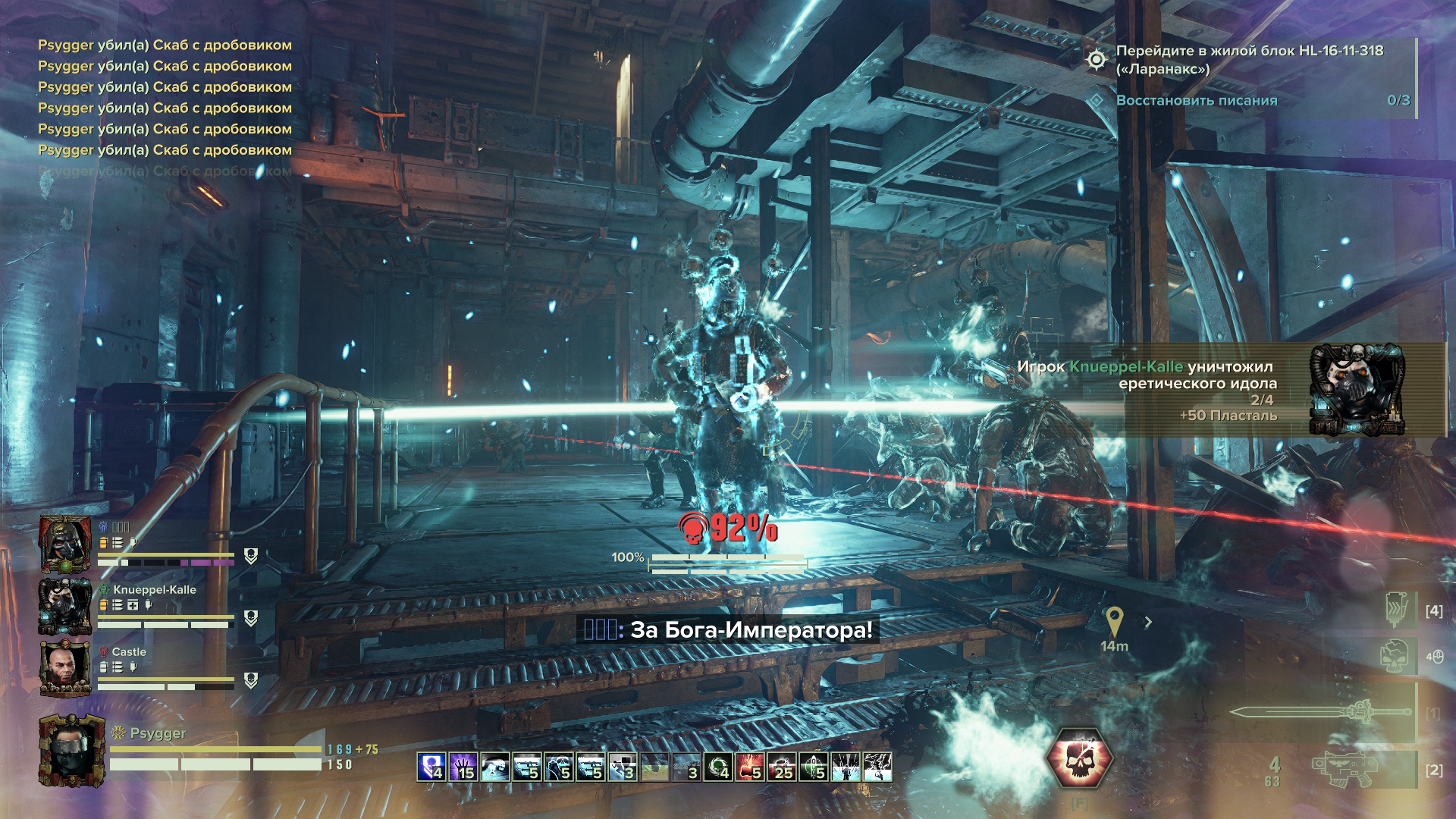Inspect the running figure buff with 3 stacks
Image resolution: width=1456 pixels, height=819 pixels.
[x=622, y=767]
